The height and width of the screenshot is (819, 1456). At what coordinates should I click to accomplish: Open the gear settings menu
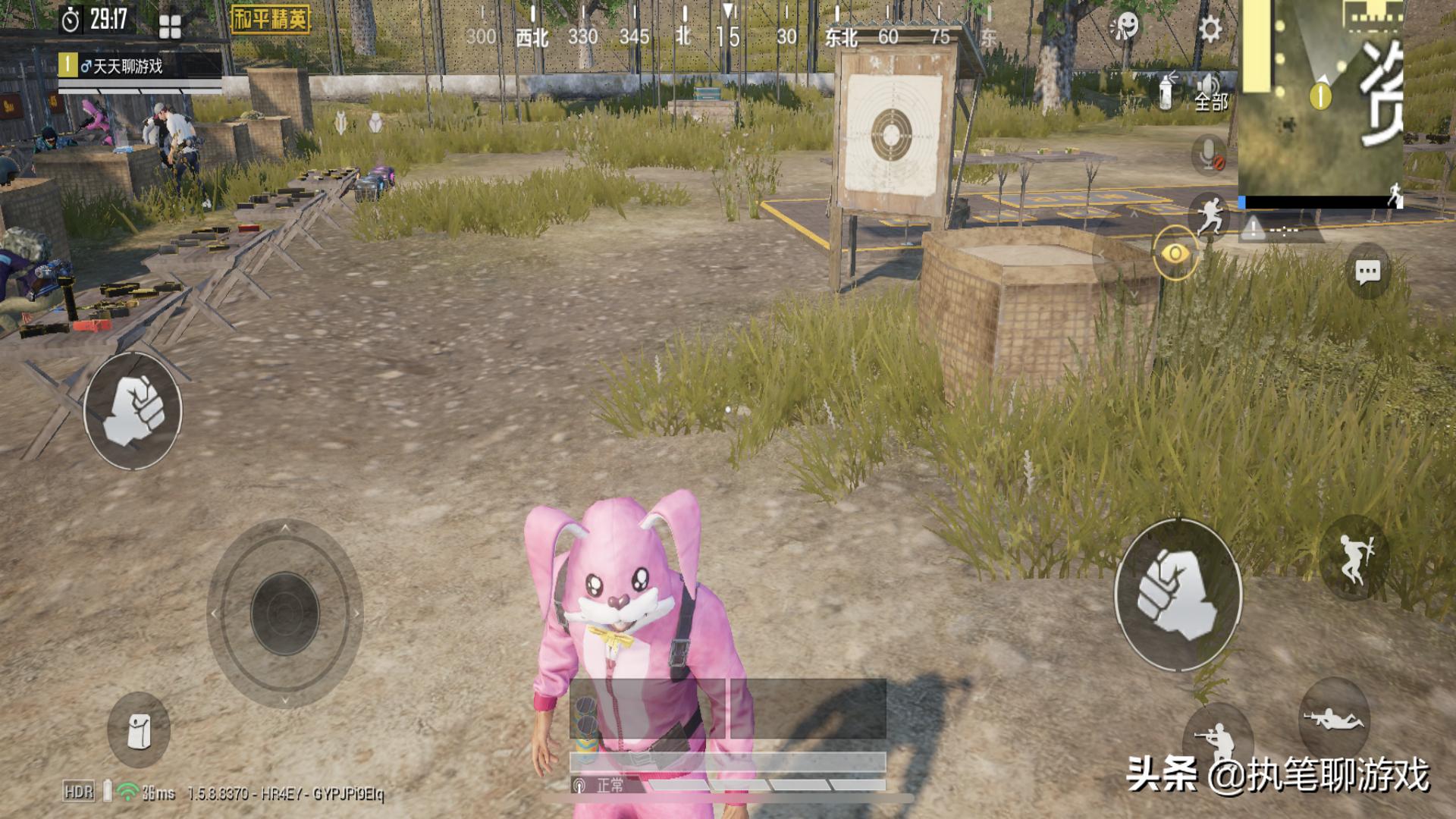(1210, 30)
